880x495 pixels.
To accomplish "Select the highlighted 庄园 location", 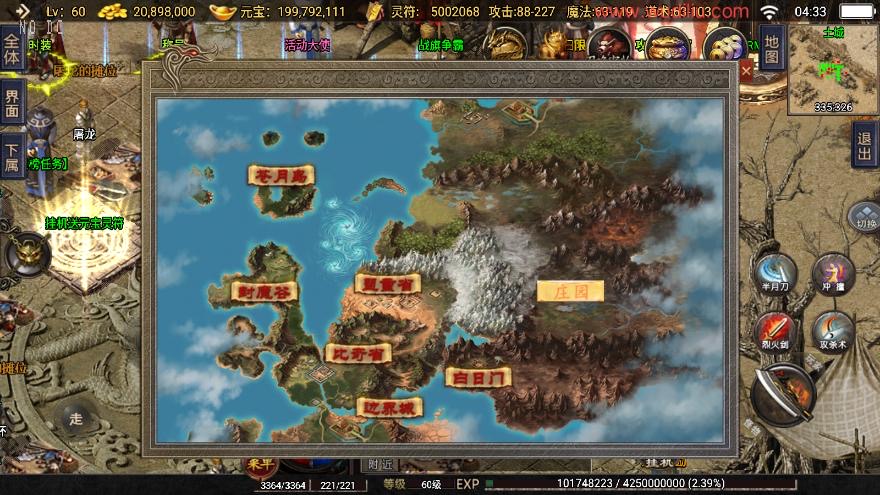I will [570, 291].
